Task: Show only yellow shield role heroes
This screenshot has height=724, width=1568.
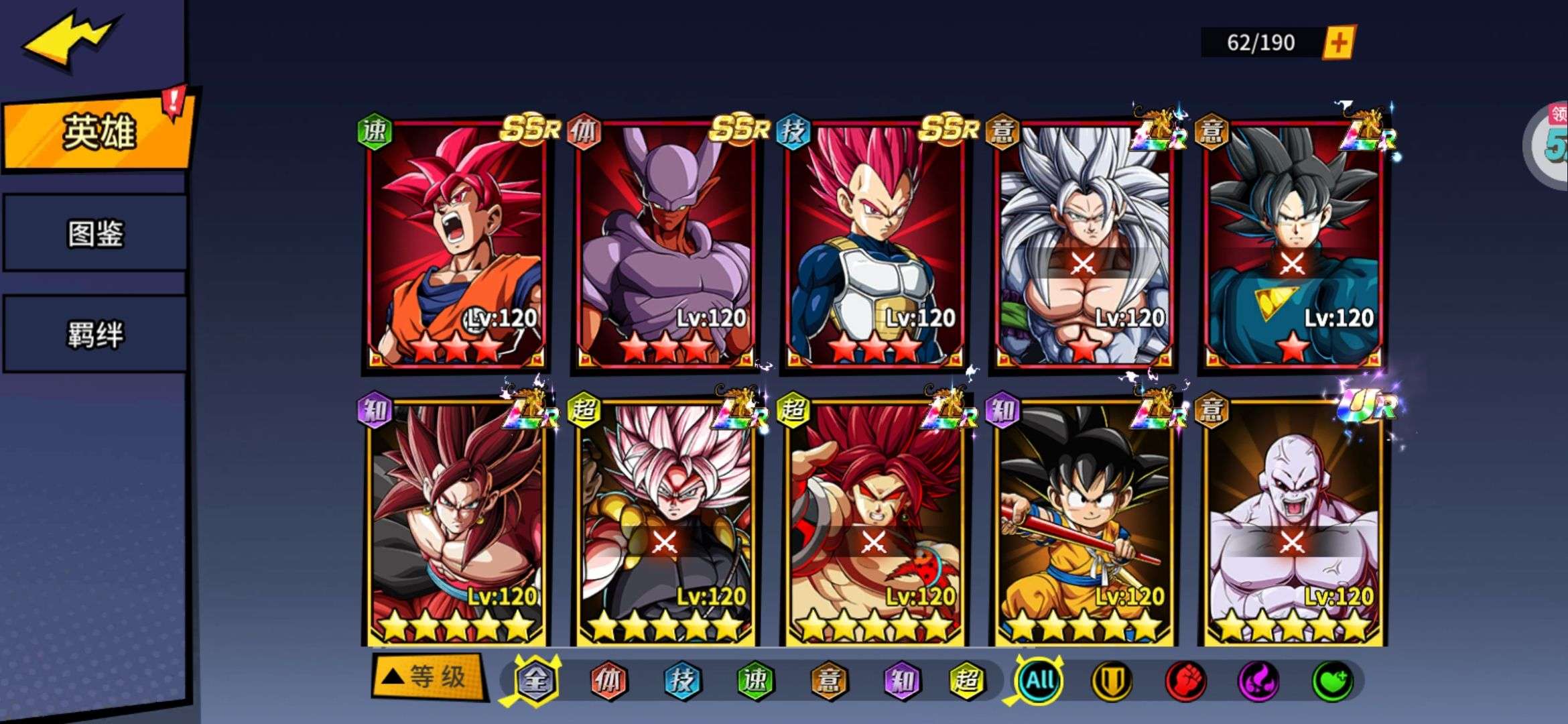Action: (1112, 681)
